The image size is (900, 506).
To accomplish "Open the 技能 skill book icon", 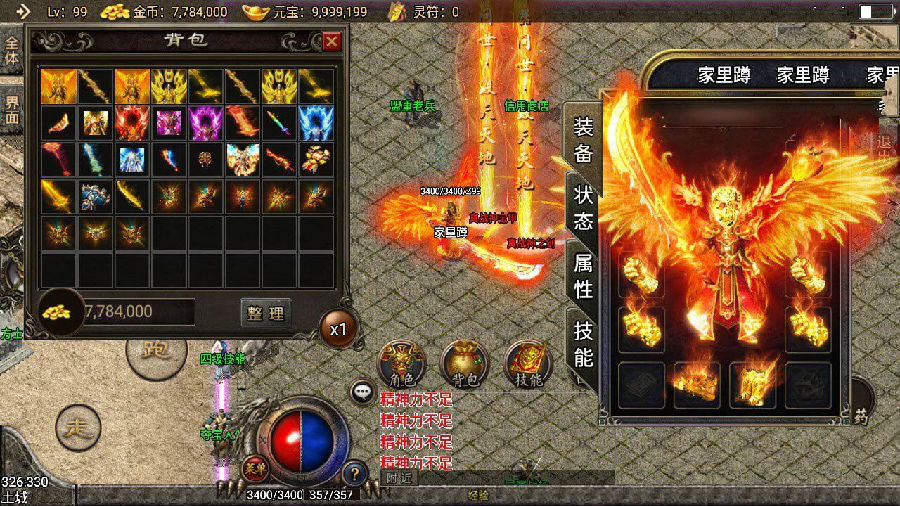I will (x=527, y=365).
